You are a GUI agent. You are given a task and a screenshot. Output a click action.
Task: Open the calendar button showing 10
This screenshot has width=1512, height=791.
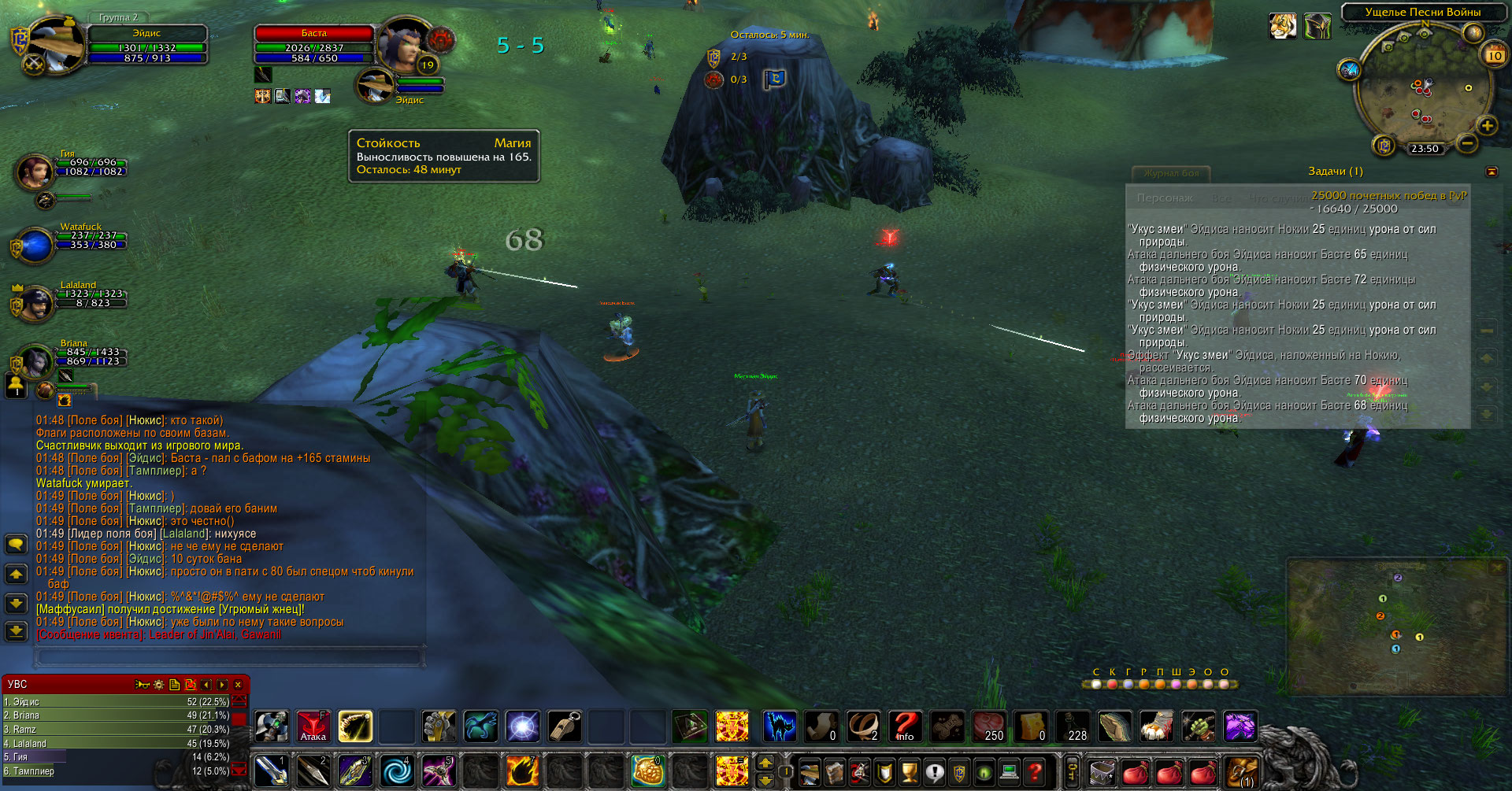pos(1494,55)
